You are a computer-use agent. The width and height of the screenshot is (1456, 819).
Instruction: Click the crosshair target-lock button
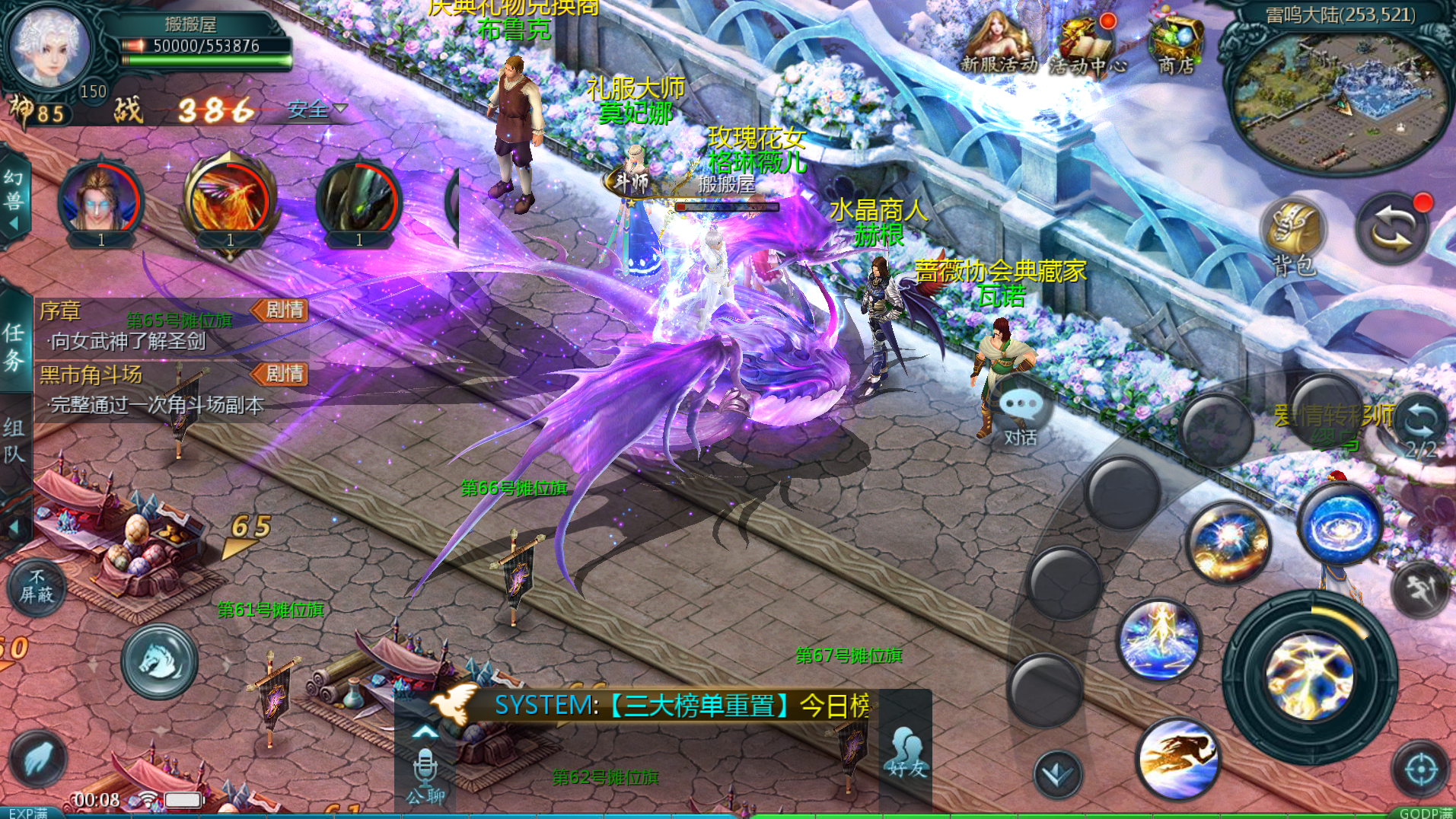tap(1420, 770)
